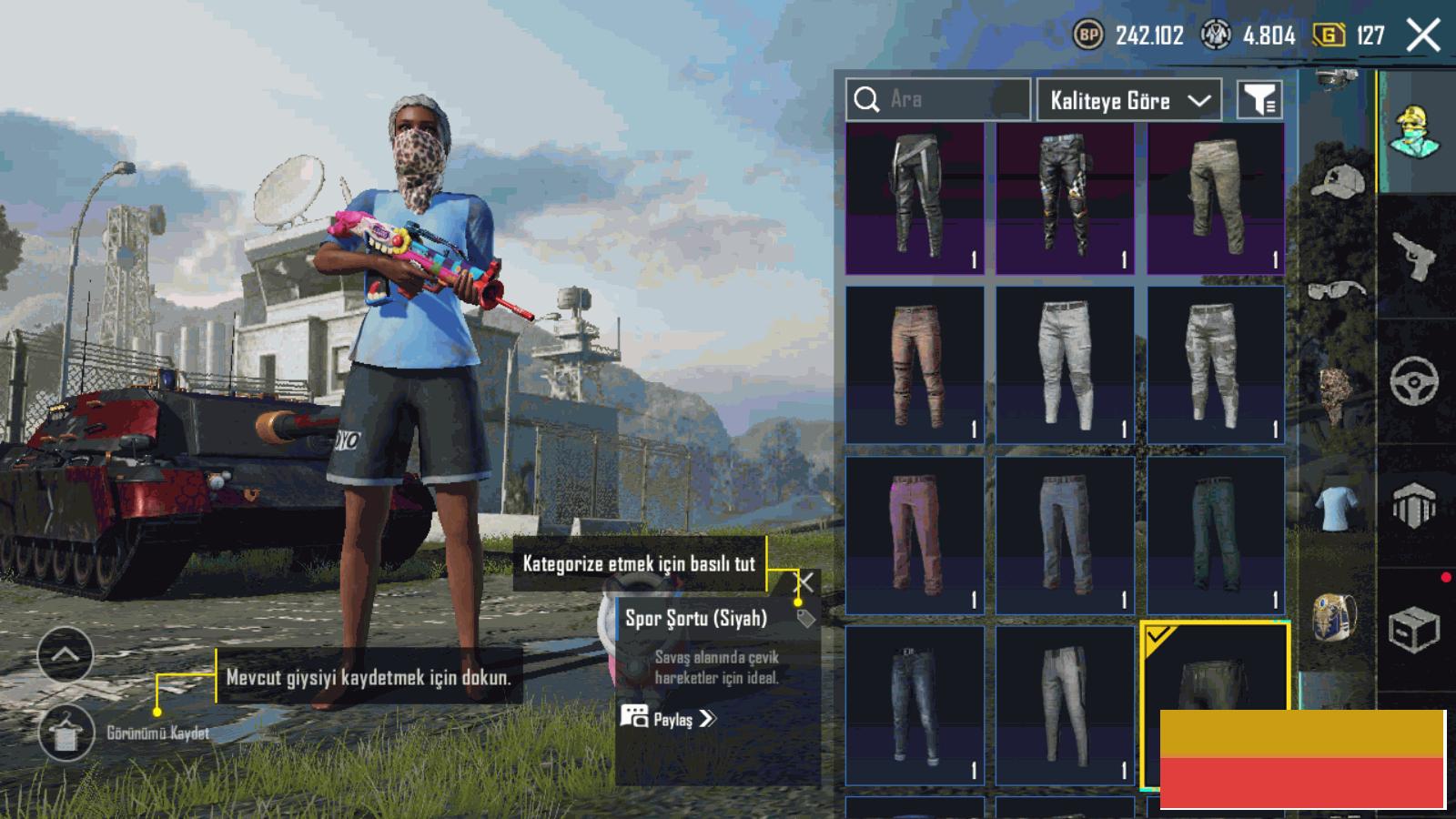This screenshot has width=1456, height=819.
Task: Select the backpack category icon
Action: (x=1335, y=617)
